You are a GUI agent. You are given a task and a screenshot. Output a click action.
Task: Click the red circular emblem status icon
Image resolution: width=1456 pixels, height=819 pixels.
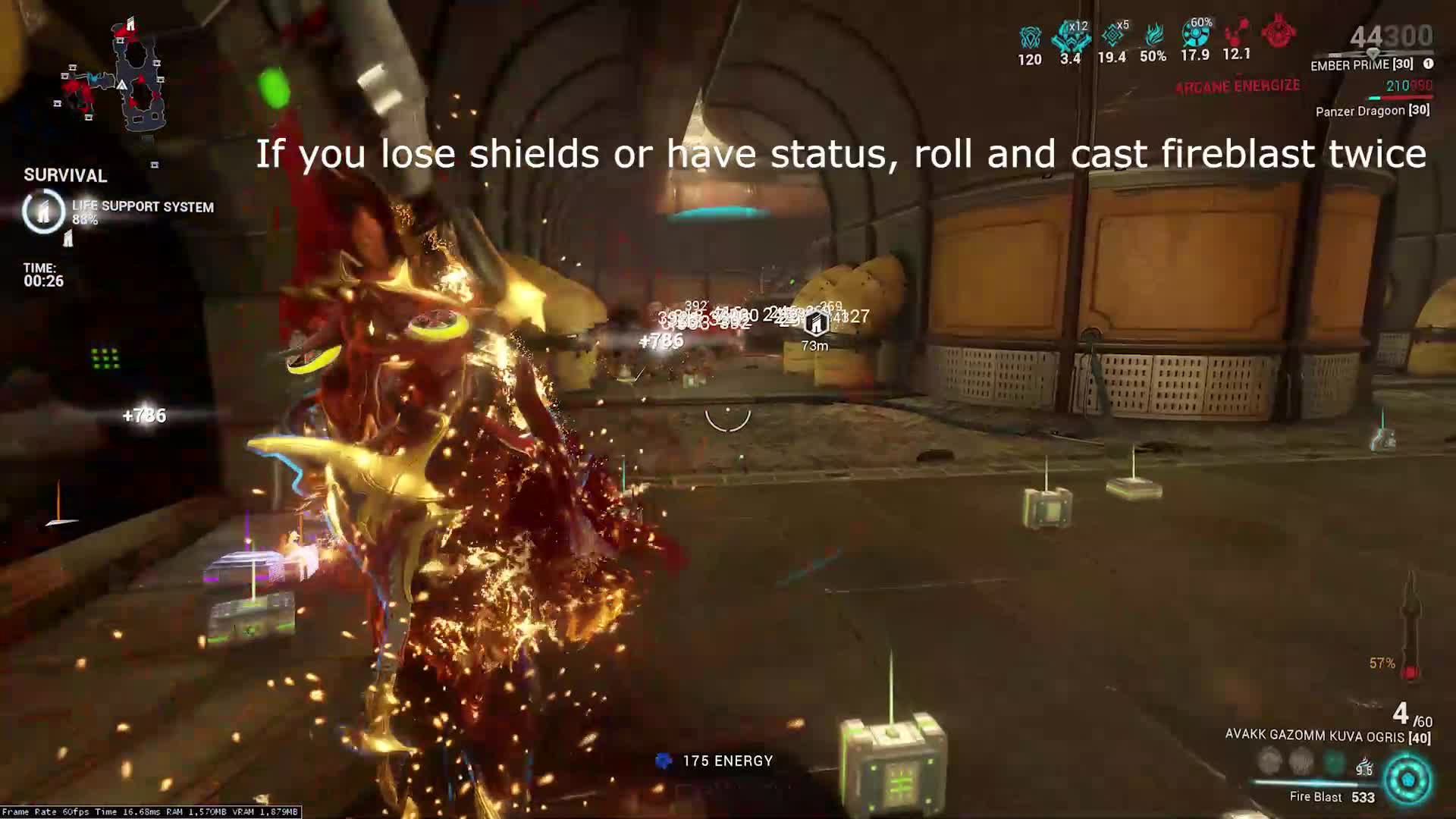click(1278, 32)
